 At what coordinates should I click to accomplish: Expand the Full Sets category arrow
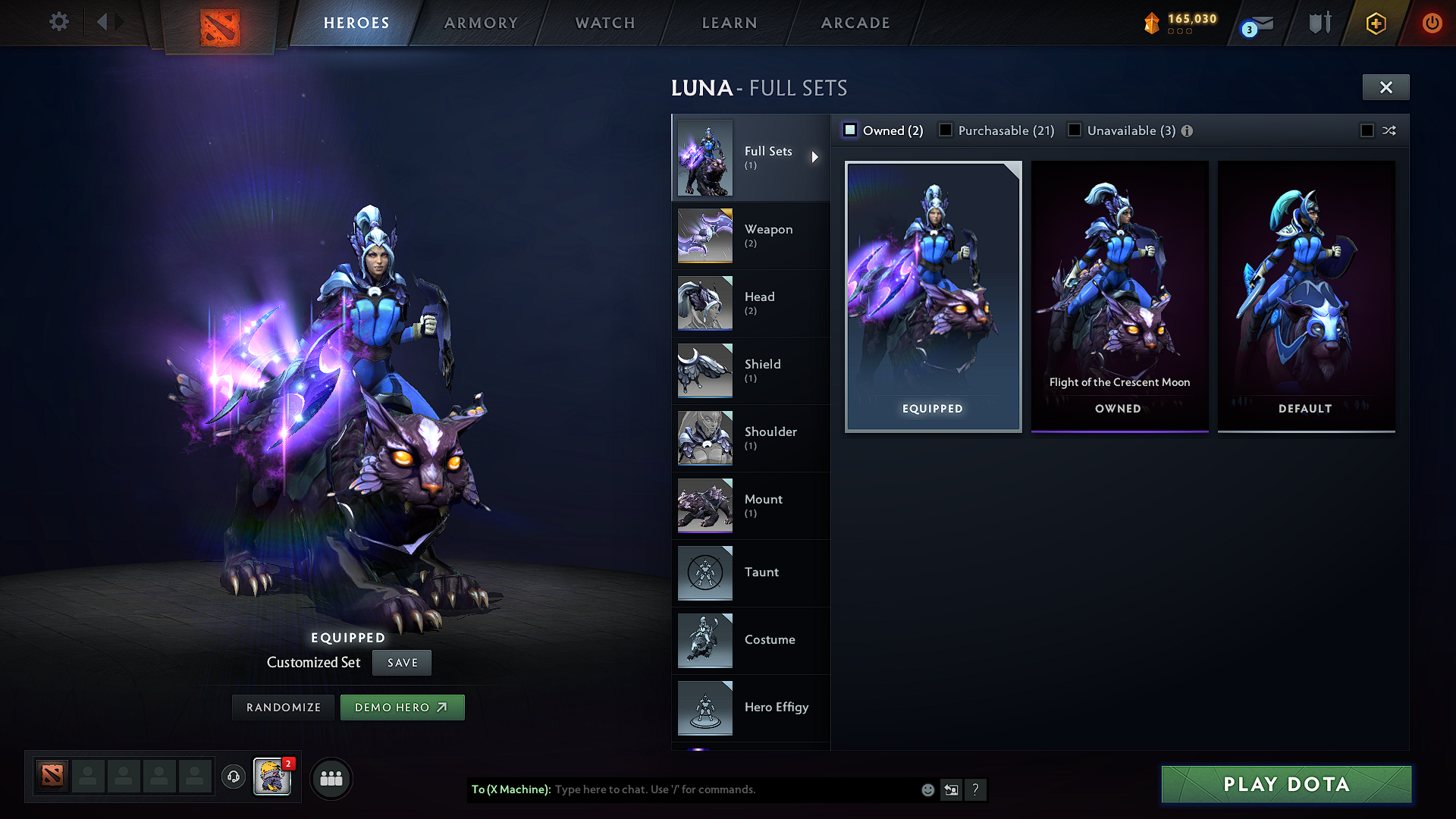coord(816,156)
